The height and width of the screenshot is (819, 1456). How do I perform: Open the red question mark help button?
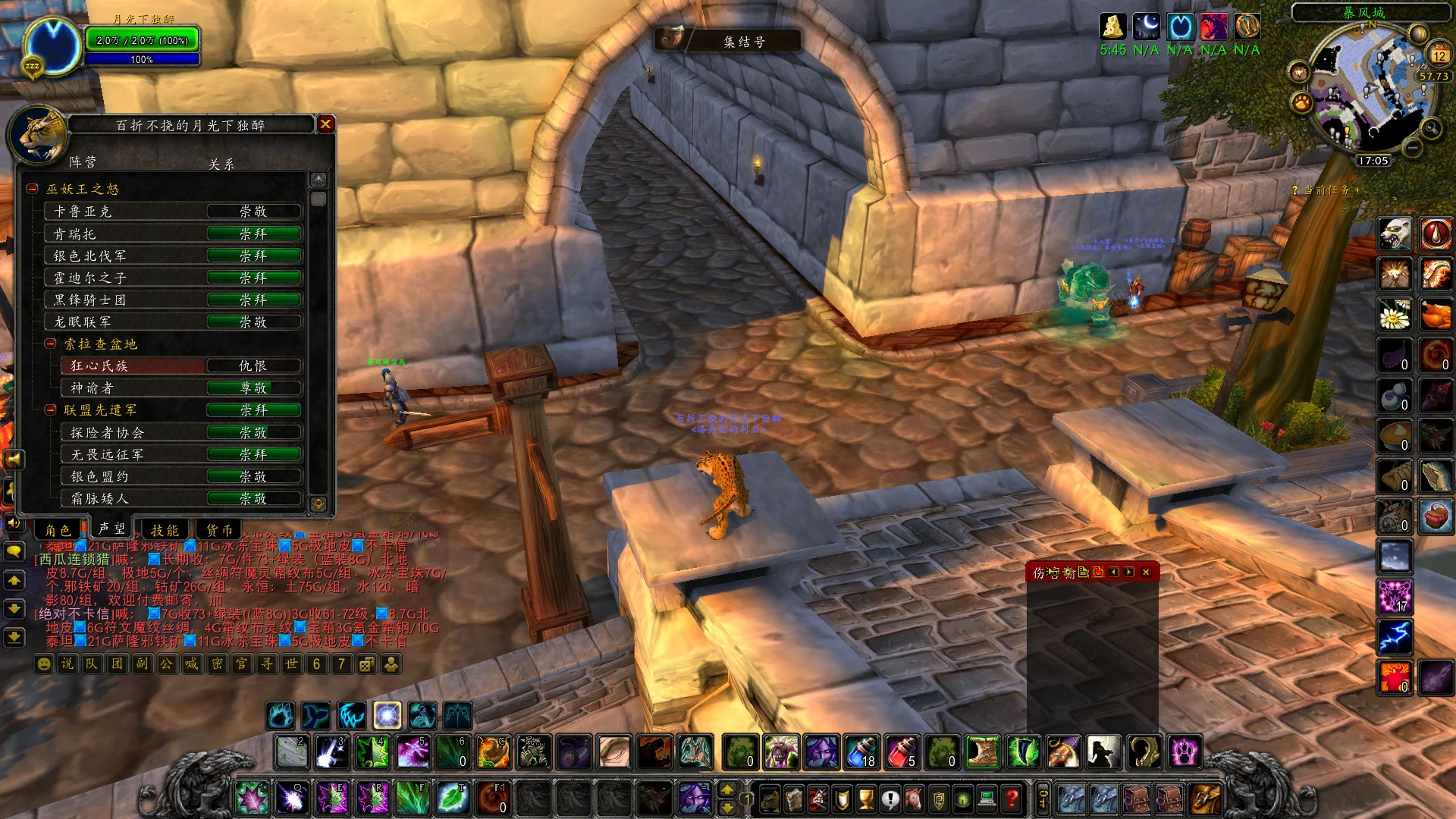(x=1012, y=798)
